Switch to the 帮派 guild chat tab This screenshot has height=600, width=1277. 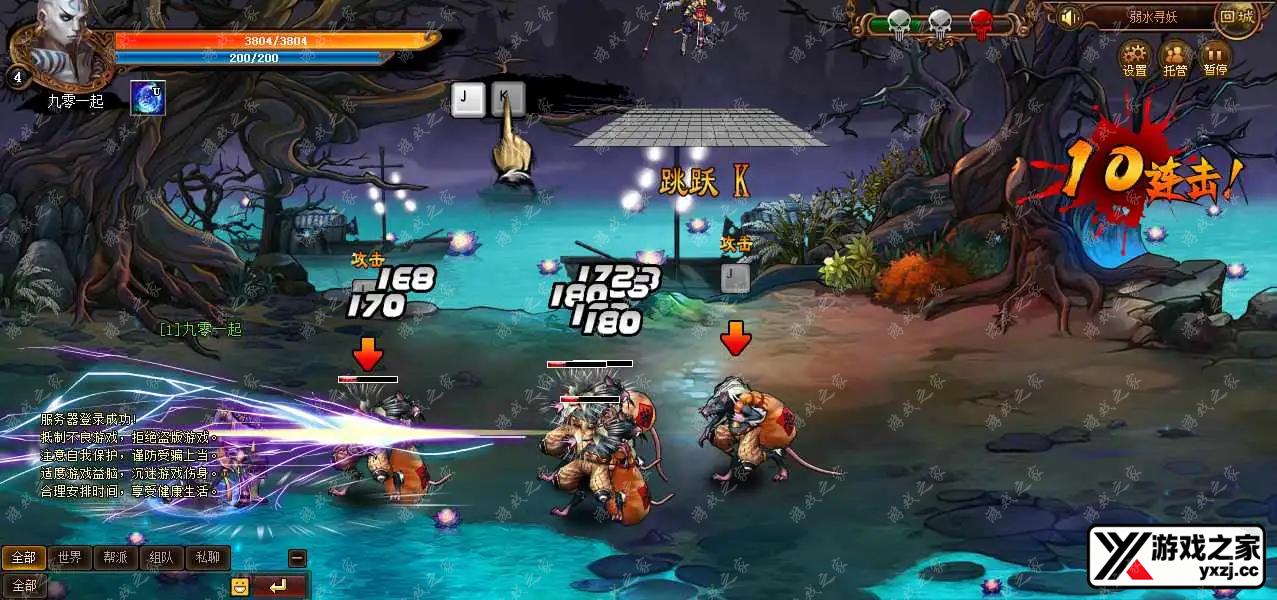click(x=115, y=557)
